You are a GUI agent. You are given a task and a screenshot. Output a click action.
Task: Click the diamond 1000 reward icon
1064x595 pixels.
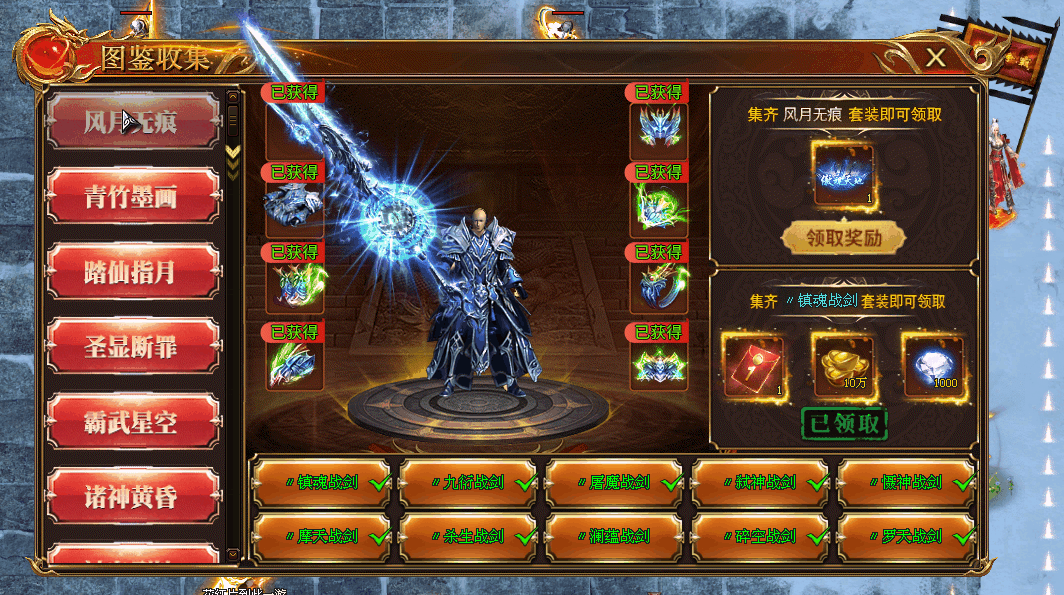click(x=933, y=363)
